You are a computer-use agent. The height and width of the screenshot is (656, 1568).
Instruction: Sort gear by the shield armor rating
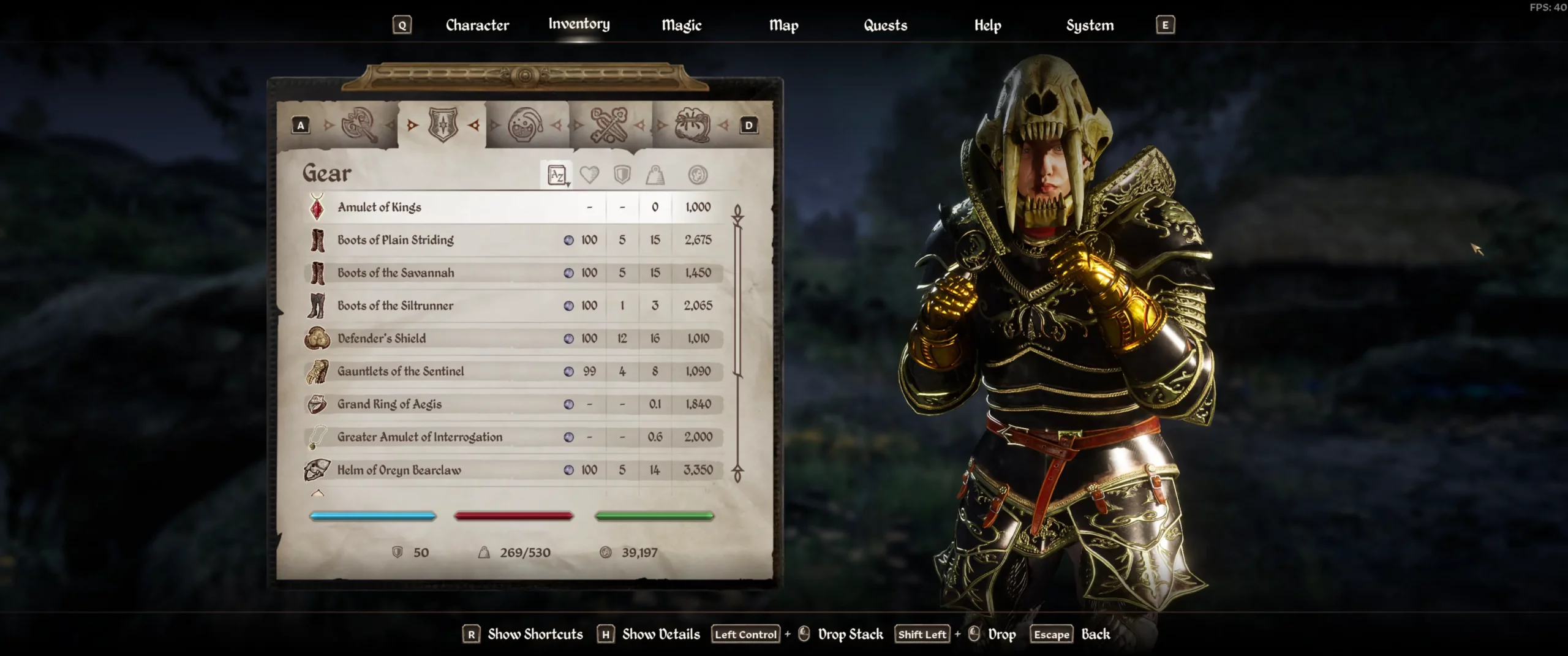click(x=622, y=175)
